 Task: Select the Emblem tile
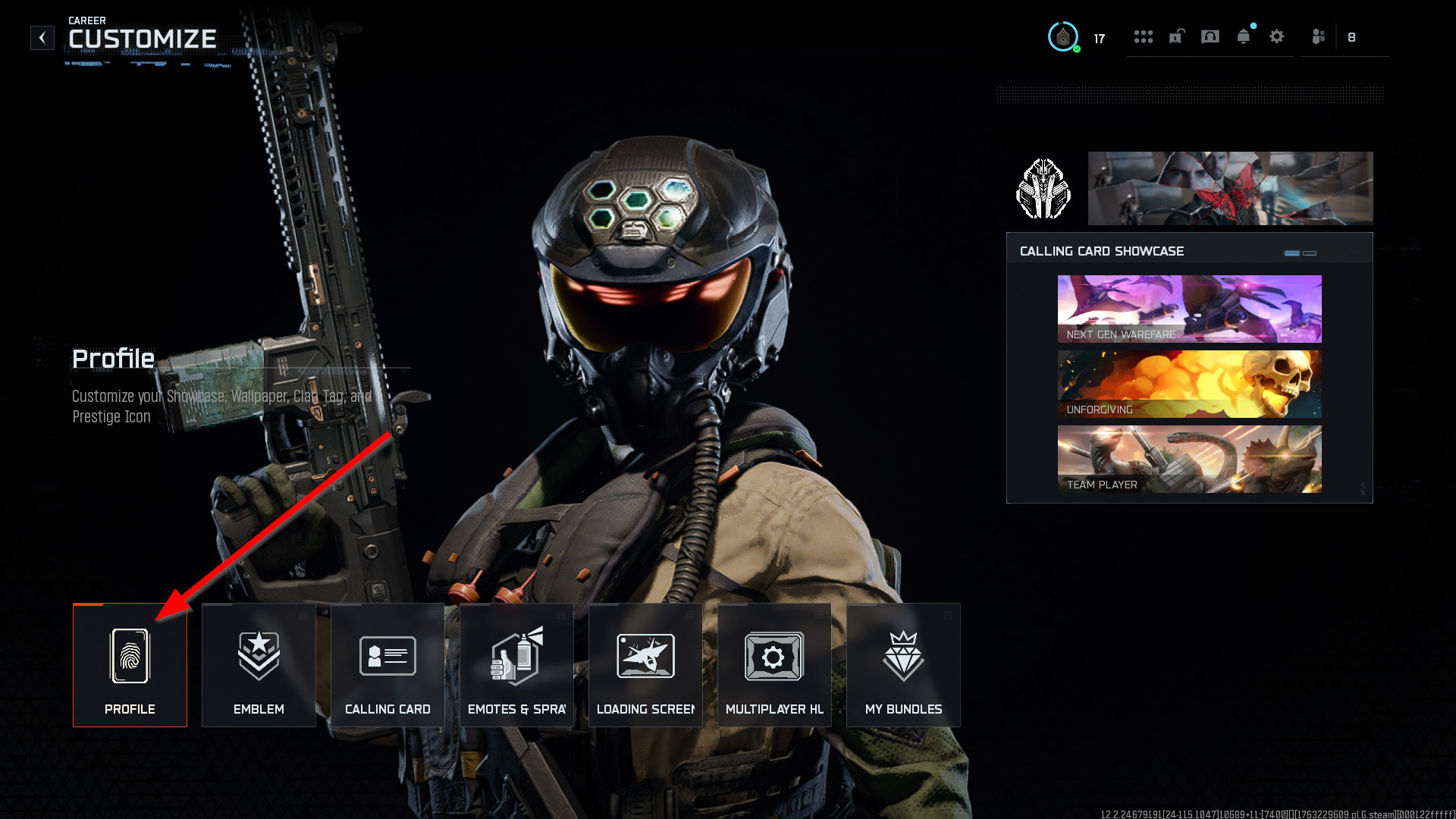click(x=259, y=665)
